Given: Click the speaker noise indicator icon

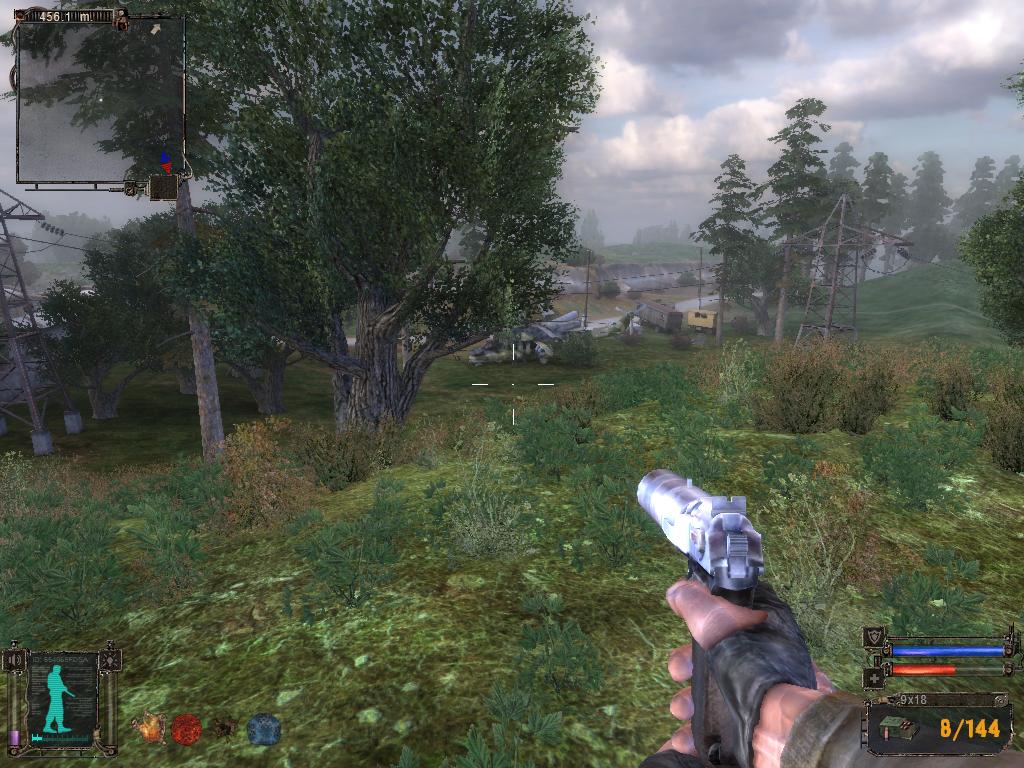Looking at the screenshot, I should (14, 661).
